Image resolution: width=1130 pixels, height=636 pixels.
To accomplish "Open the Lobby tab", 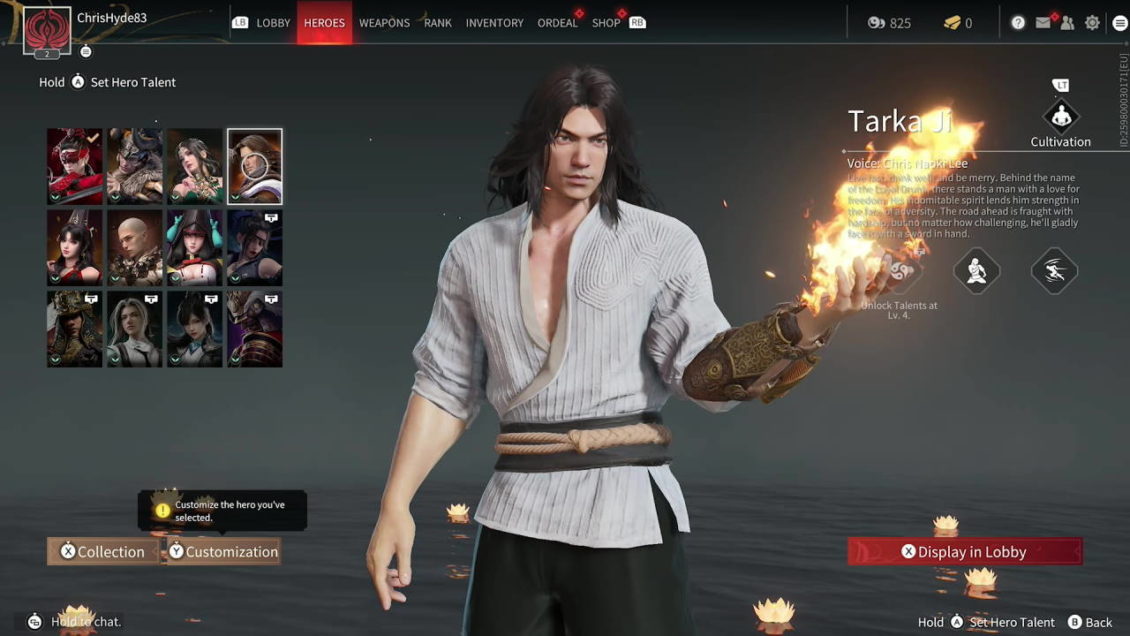I will click(x=273, y=23).
